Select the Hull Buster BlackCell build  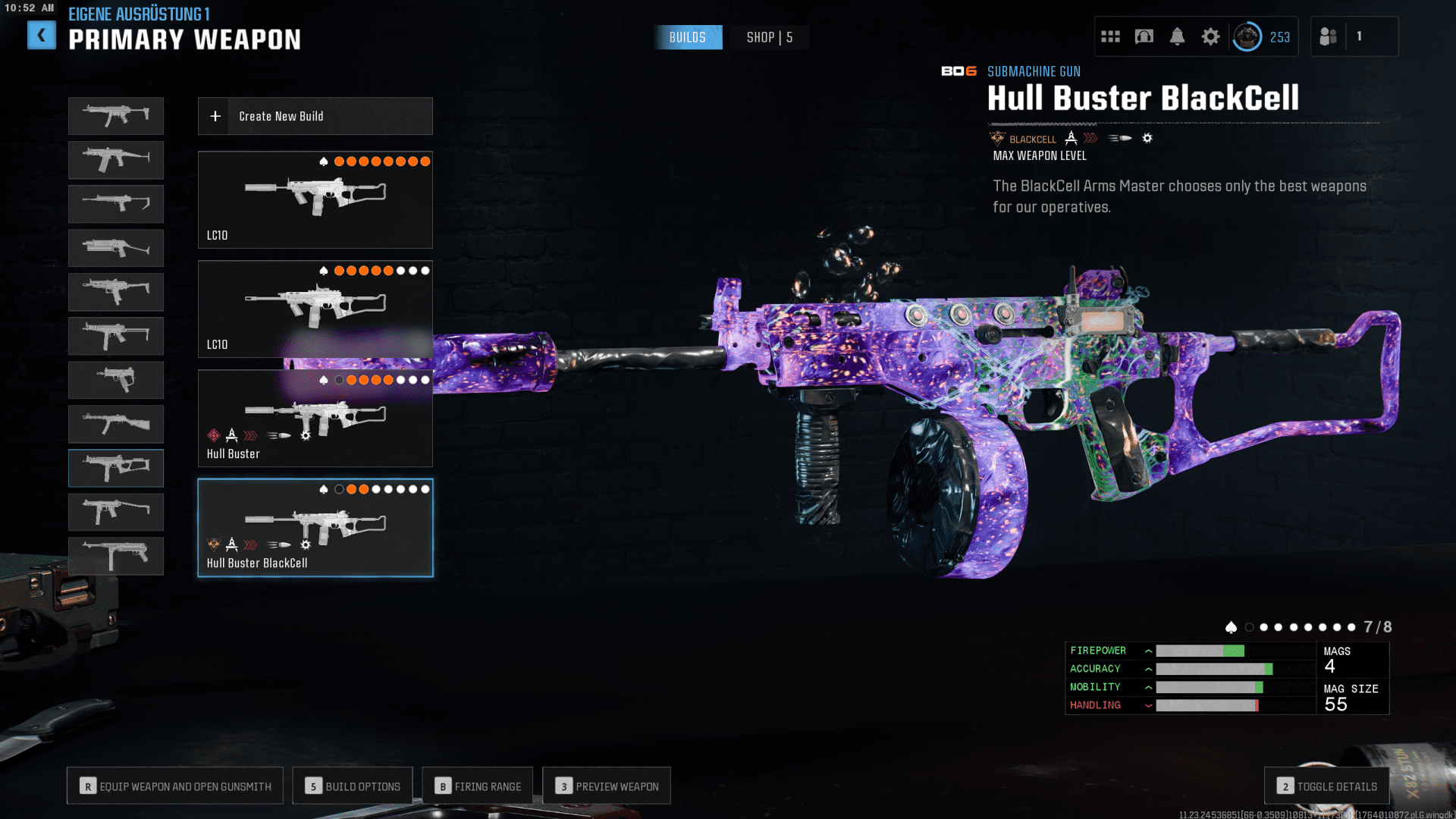[x=315, y=528]
